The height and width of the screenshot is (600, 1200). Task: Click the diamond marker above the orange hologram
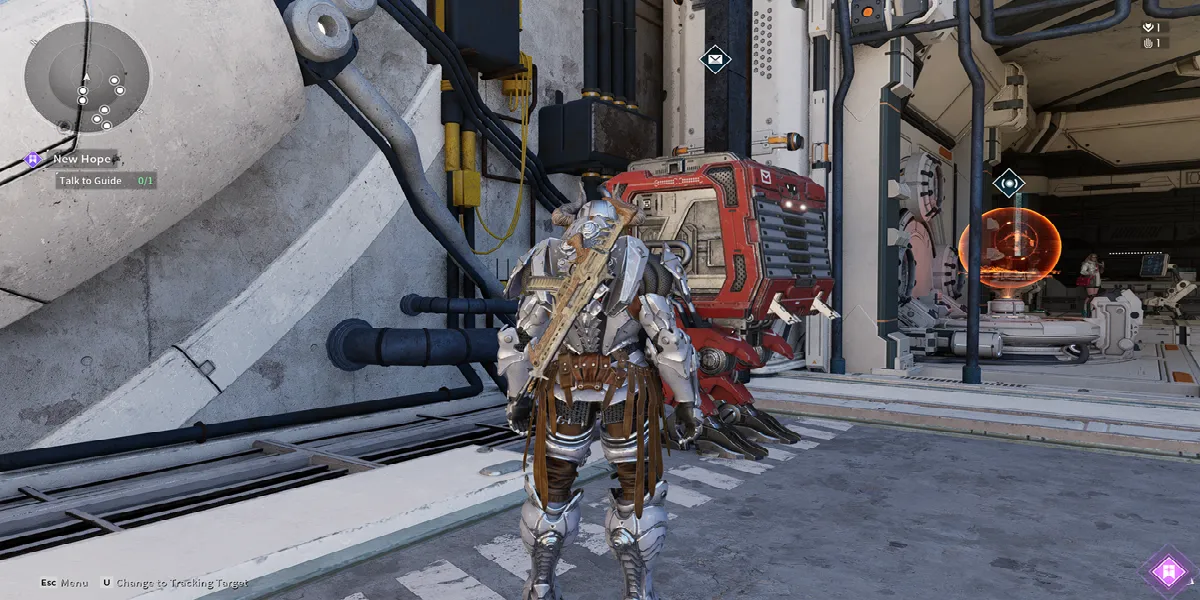1009,184
